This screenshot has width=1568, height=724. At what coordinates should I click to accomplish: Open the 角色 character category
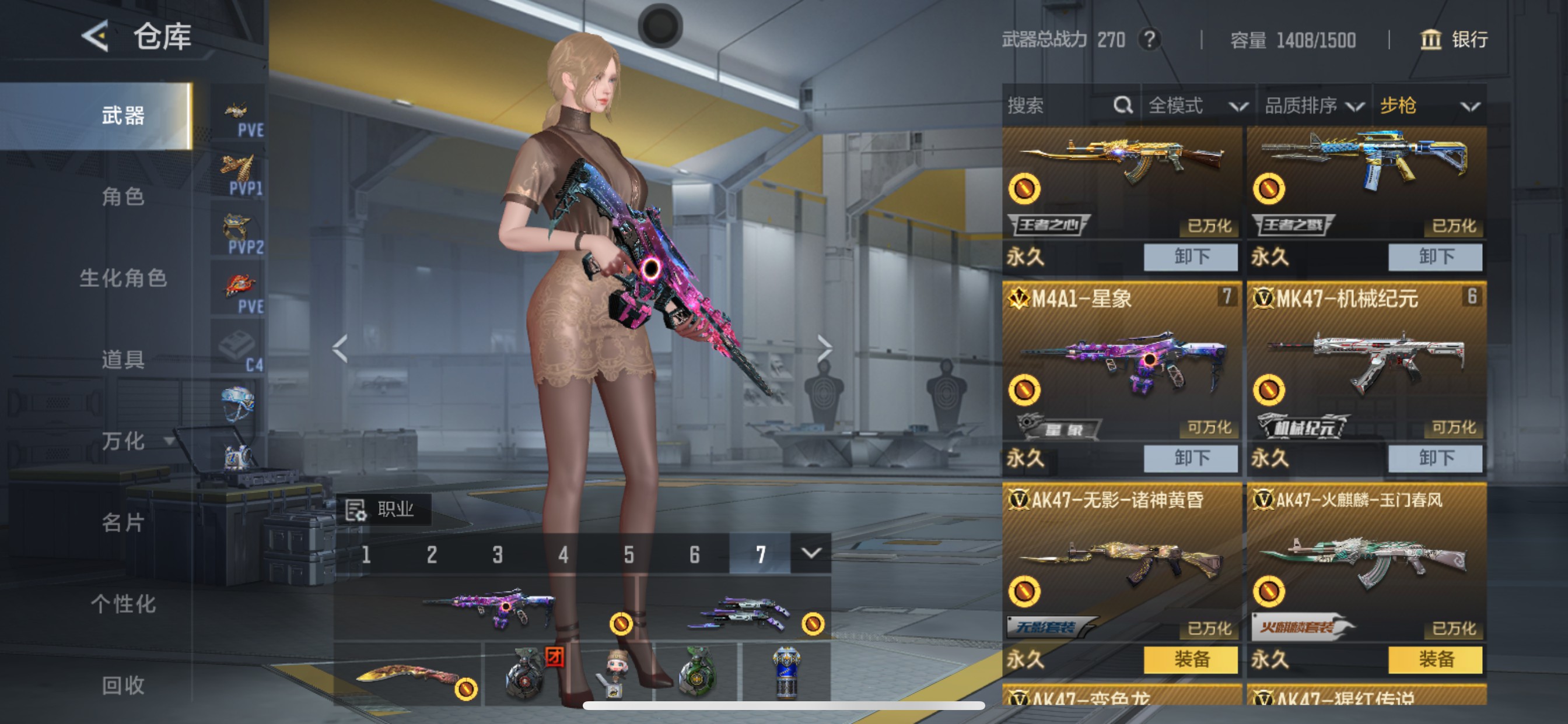[x=123, y=196]
